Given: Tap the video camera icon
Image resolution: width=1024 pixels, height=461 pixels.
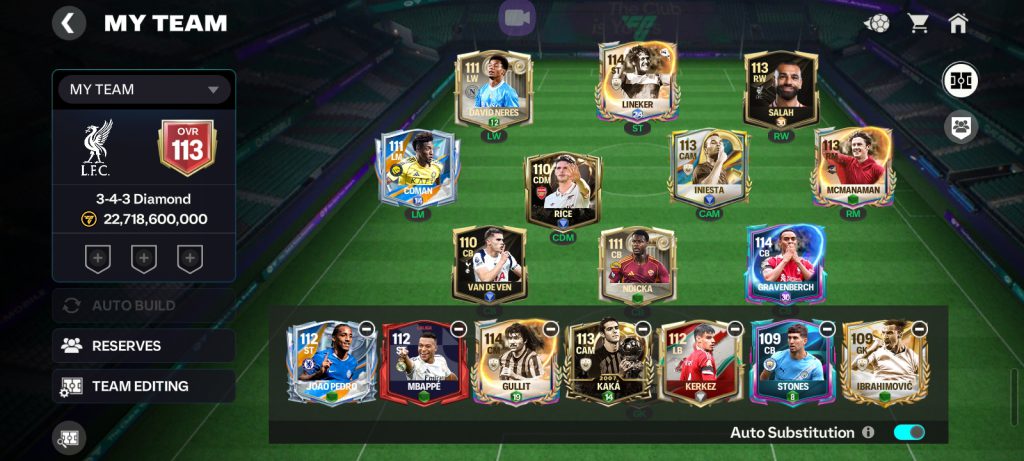Looking at the screenshot, I should tap(517, 18).
